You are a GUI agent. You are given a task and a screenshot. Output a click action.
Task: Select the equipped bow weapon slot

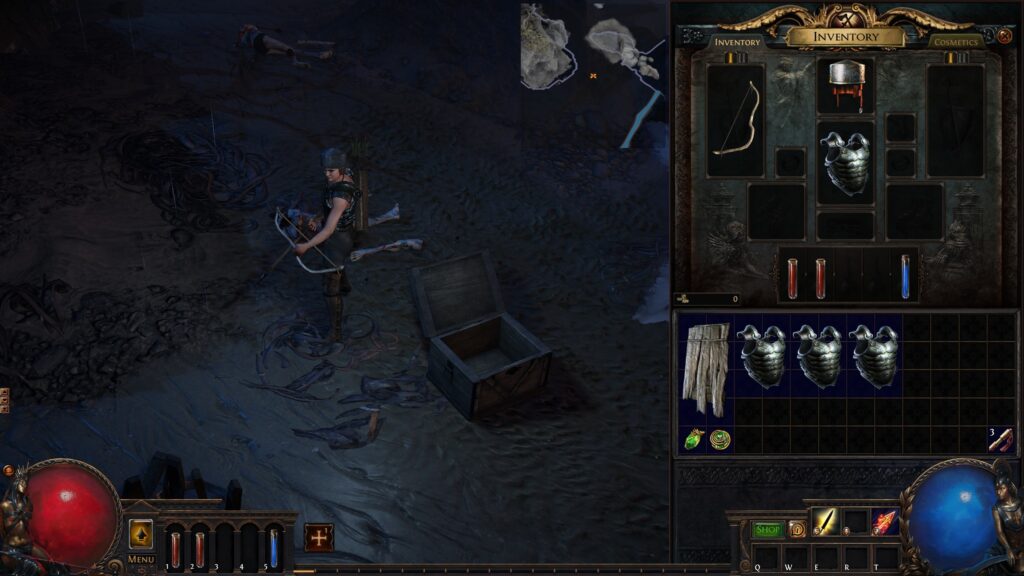tap(735, 120)
